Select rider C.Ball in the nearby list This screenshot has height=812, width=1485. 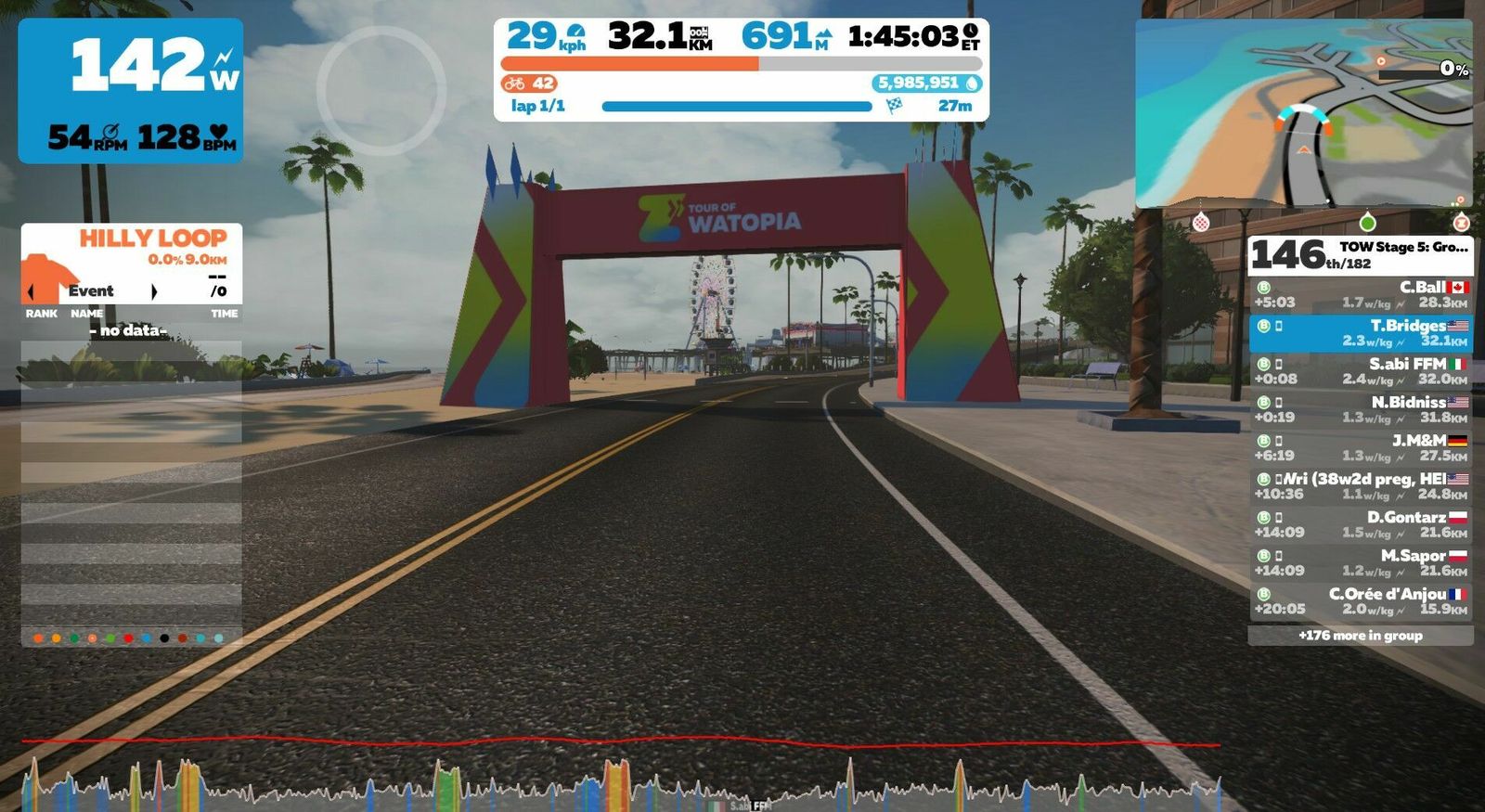point(1360,294)
